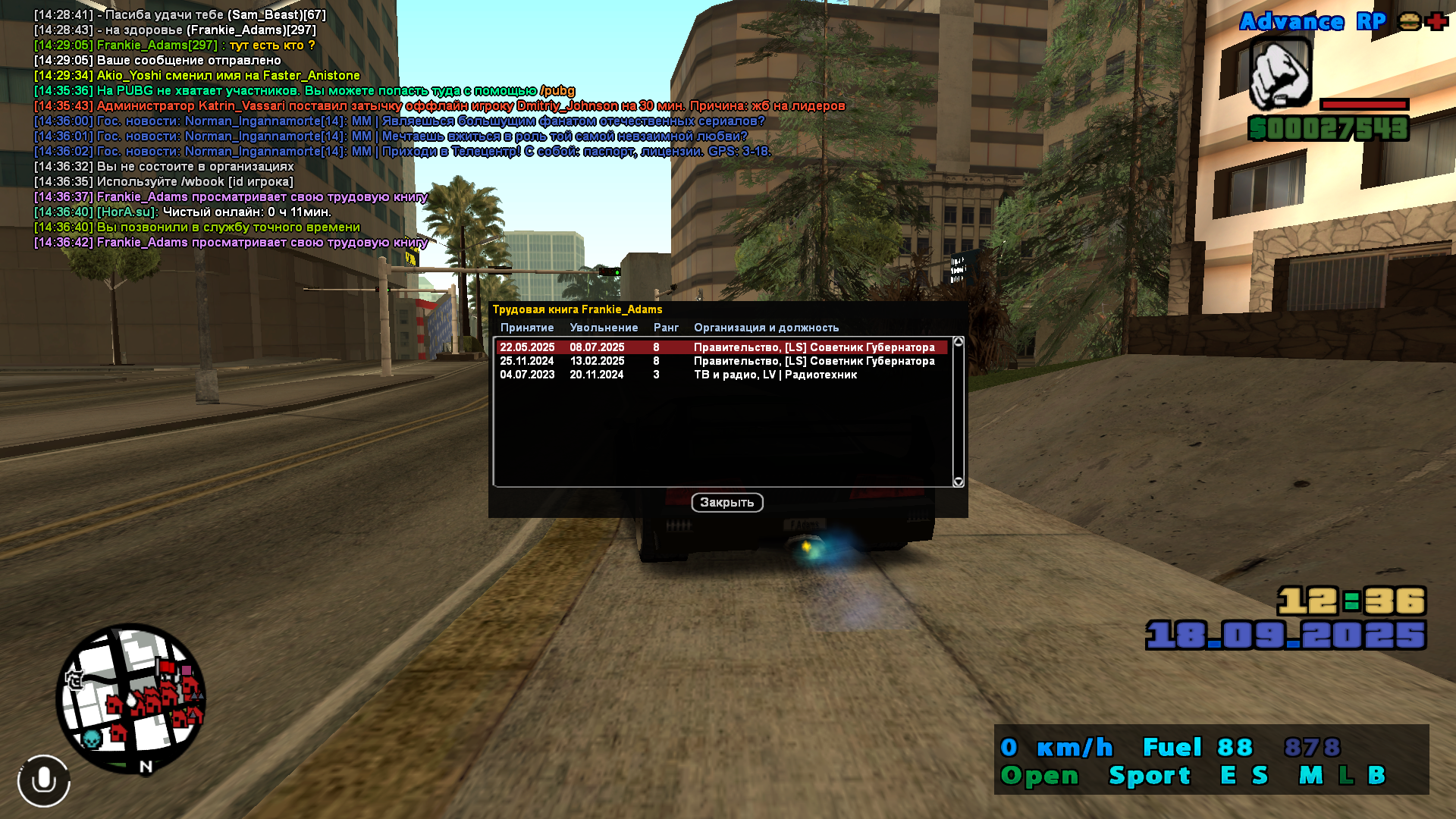Choose the TV and radio Радиотехник row
The height and width of the screenshot is (819, 1456).
point(720,375)
